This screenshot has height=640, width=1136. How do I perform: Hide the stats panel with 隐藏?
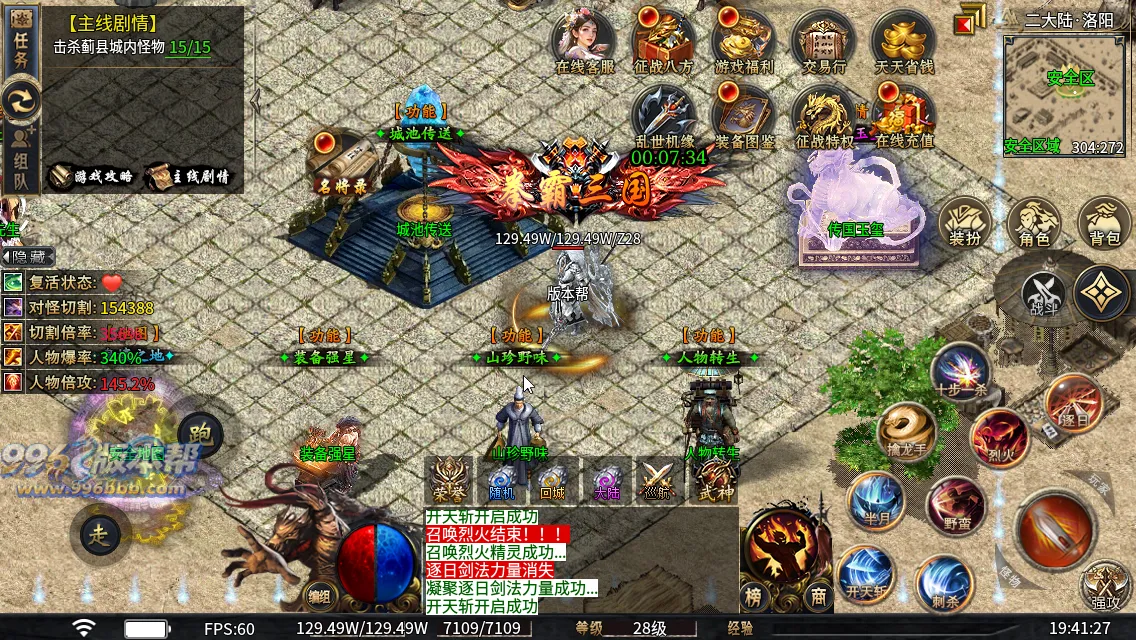pos(28,258)
